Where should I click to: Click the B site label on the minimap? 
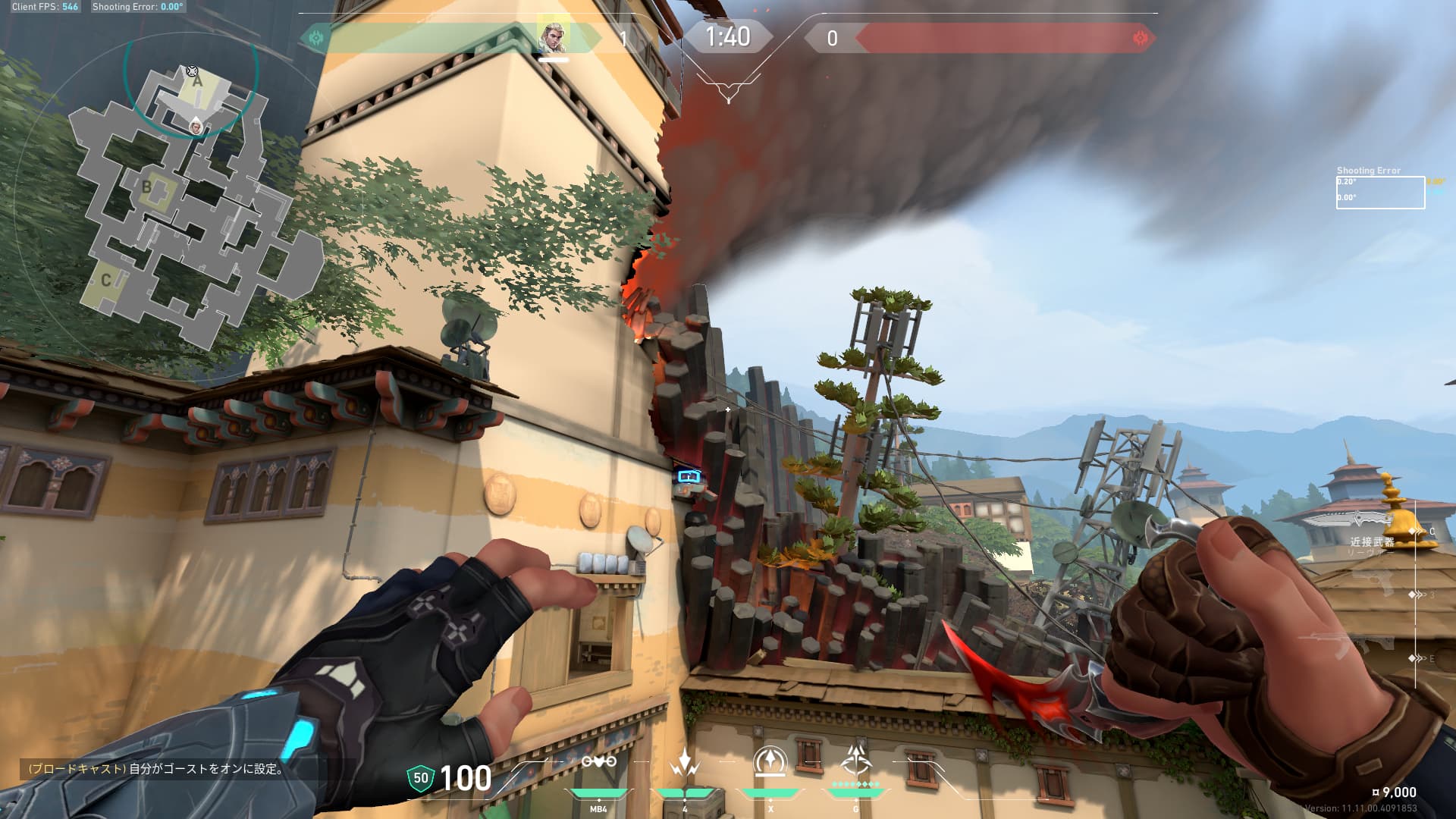[x=147, y=187]
